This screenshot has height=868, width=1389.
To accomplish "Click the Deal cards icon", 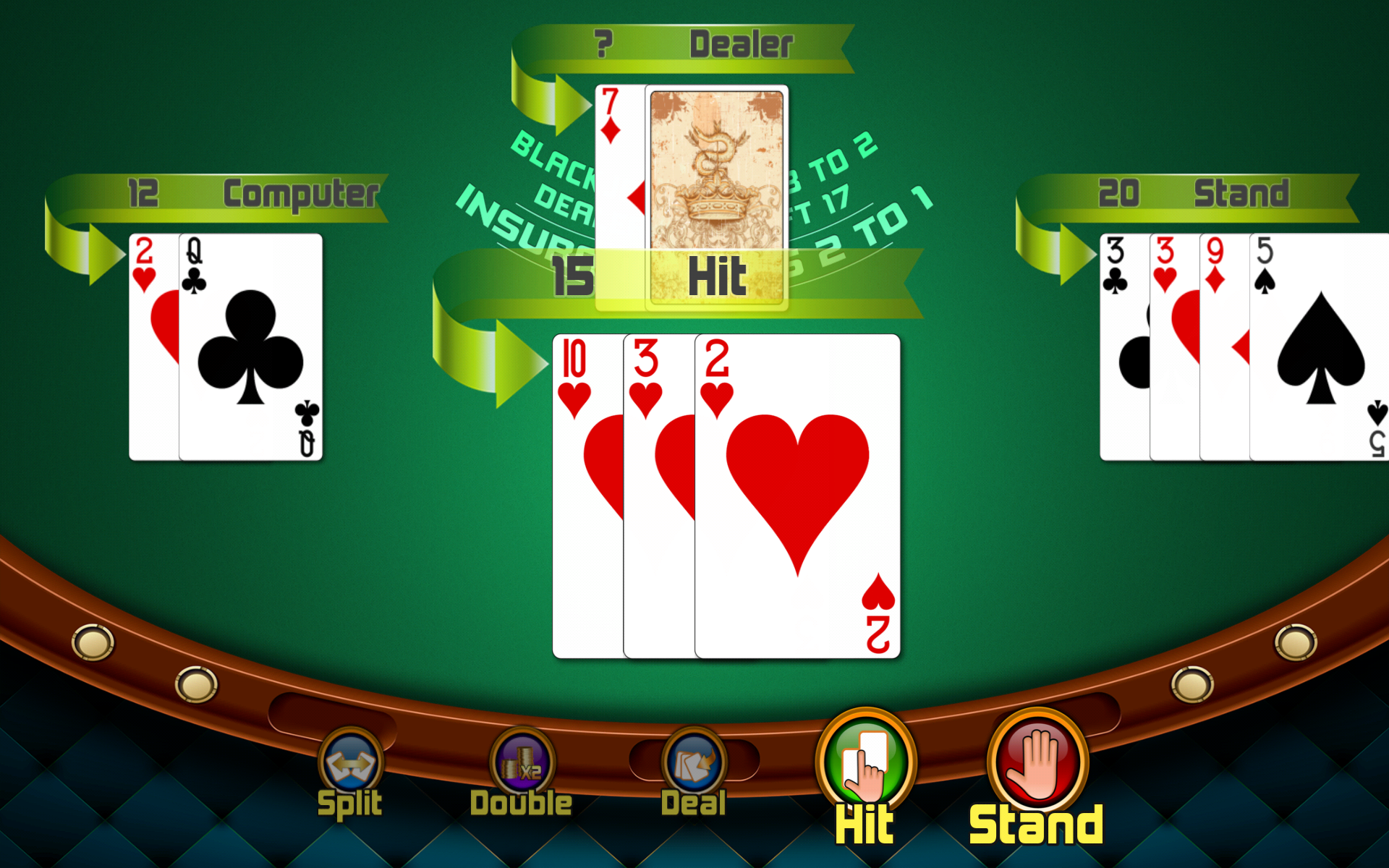I will pyautogui.click(x=692, y=761).
